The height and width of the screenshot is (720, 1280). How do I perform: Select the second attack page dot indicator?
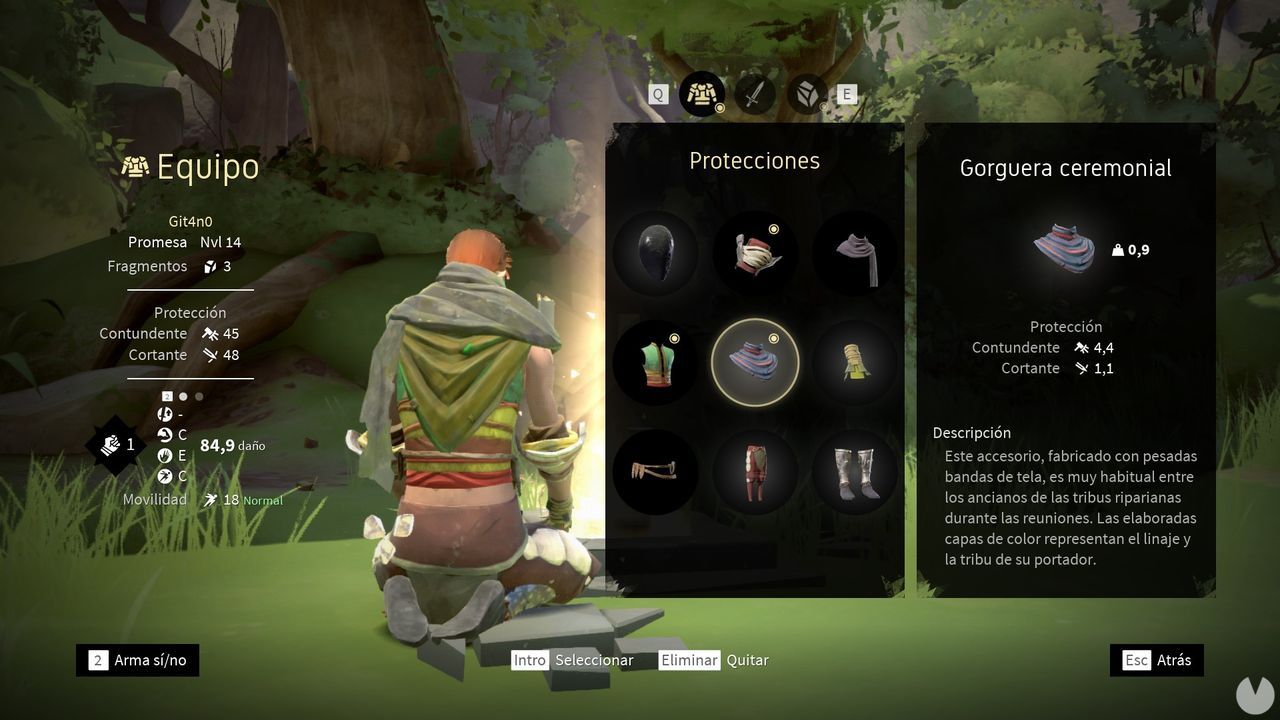[x=183, y=396]
